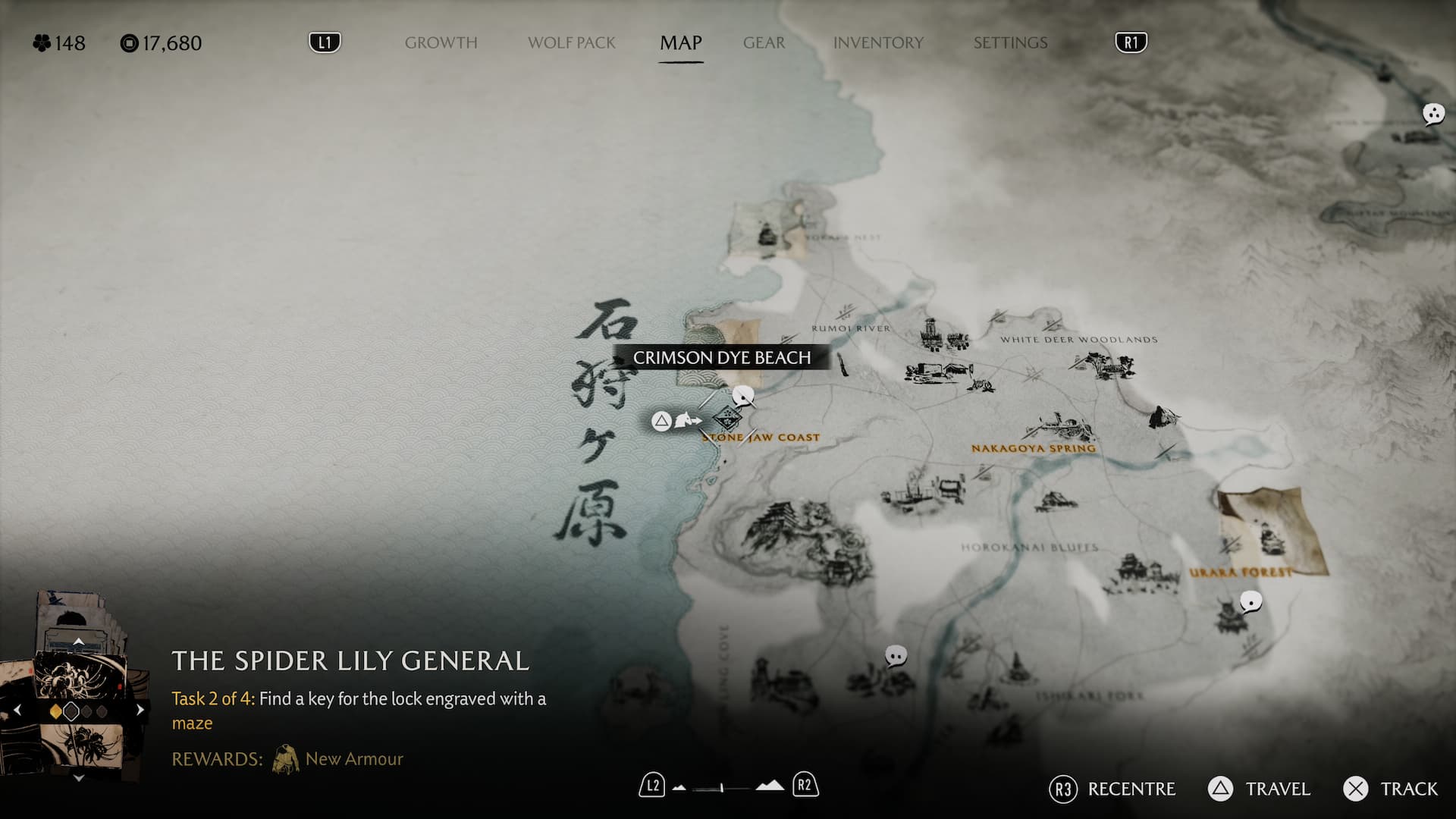1456x819 pixels.
Task: Switch to the Growth tab
Action: [x=441, y=42]
